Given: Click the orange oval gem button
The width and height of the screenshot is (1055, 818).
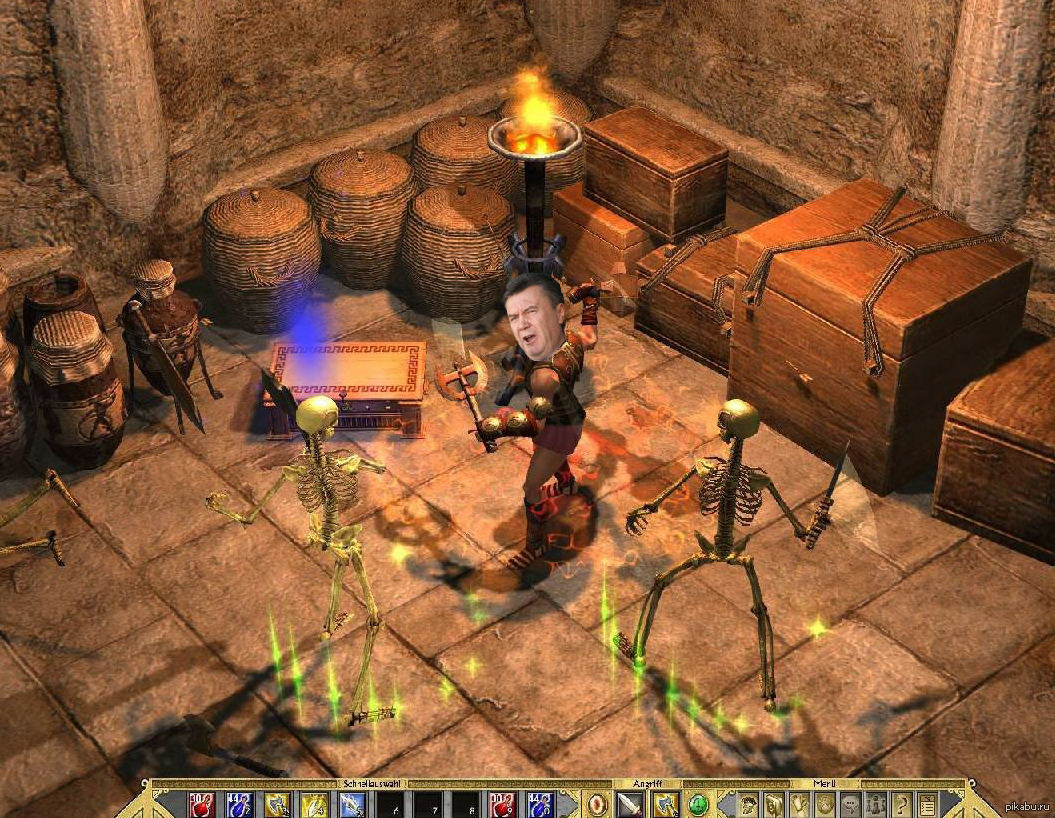Looking at the screenshot, I should 597,804.
